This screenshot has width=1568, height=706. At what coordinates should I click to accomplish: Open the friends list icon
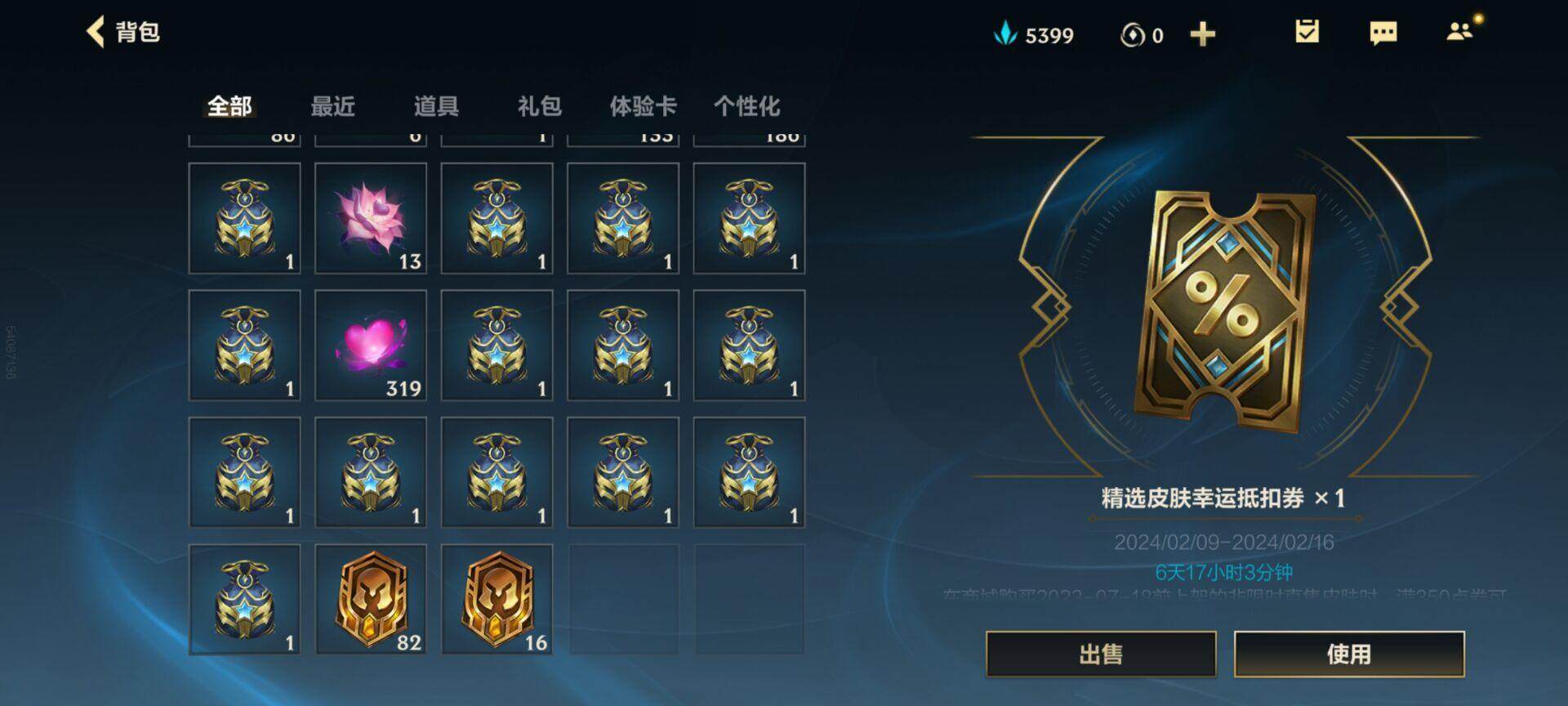click(1459, 34)
